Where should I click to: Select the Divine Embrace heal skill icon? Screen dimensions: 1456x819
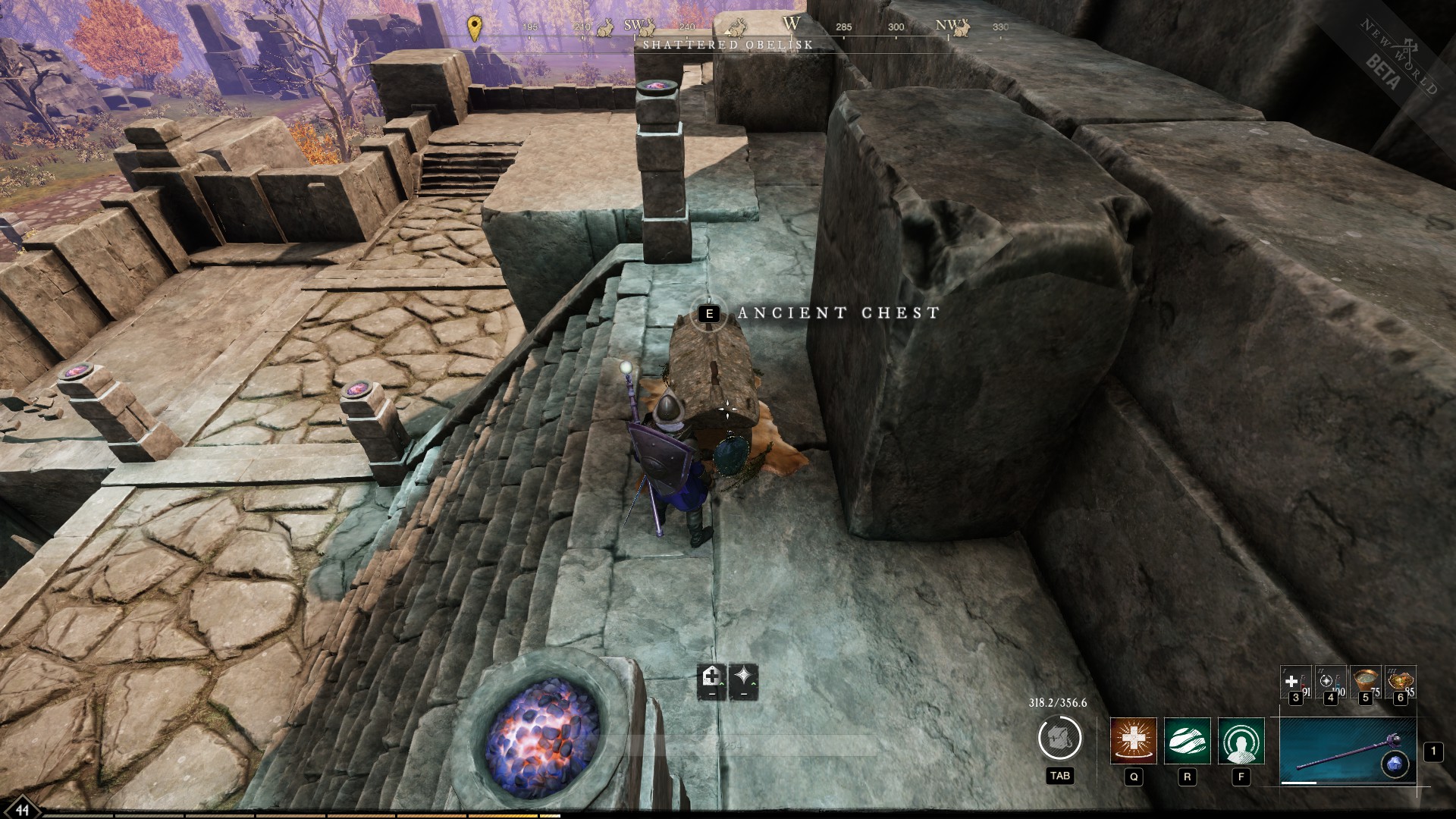tap(1133, 740)
